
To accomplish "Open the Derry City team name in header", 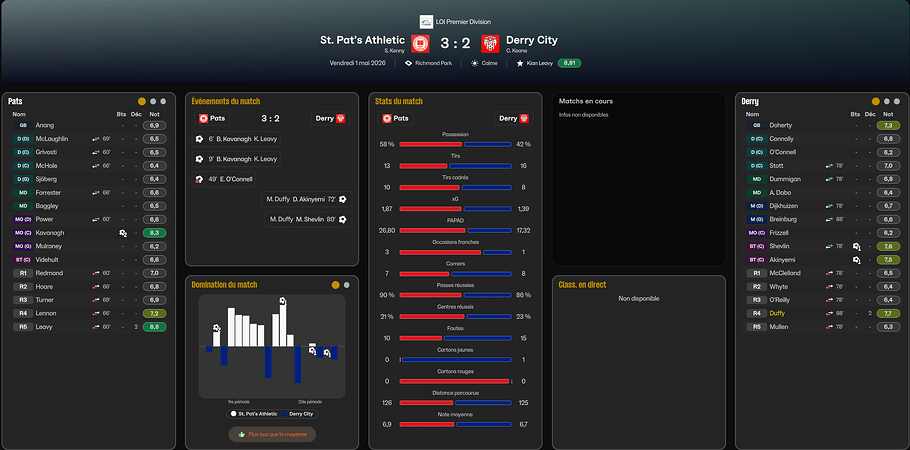I will (532, 40).
